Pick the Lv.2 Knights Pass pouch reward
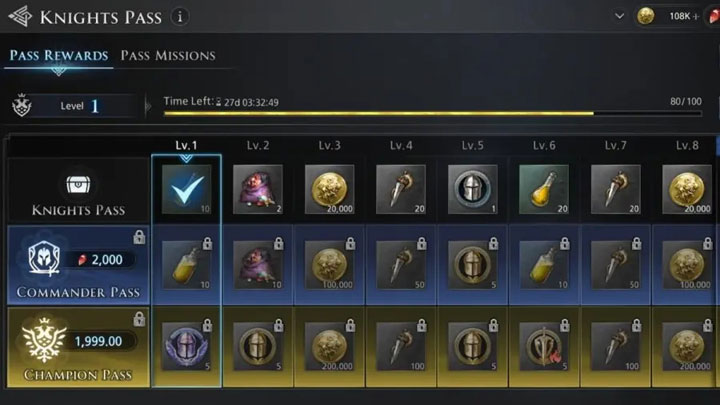The height and width of the screenshot is (405, 720). pyautogui.click(x=258, y=187)
